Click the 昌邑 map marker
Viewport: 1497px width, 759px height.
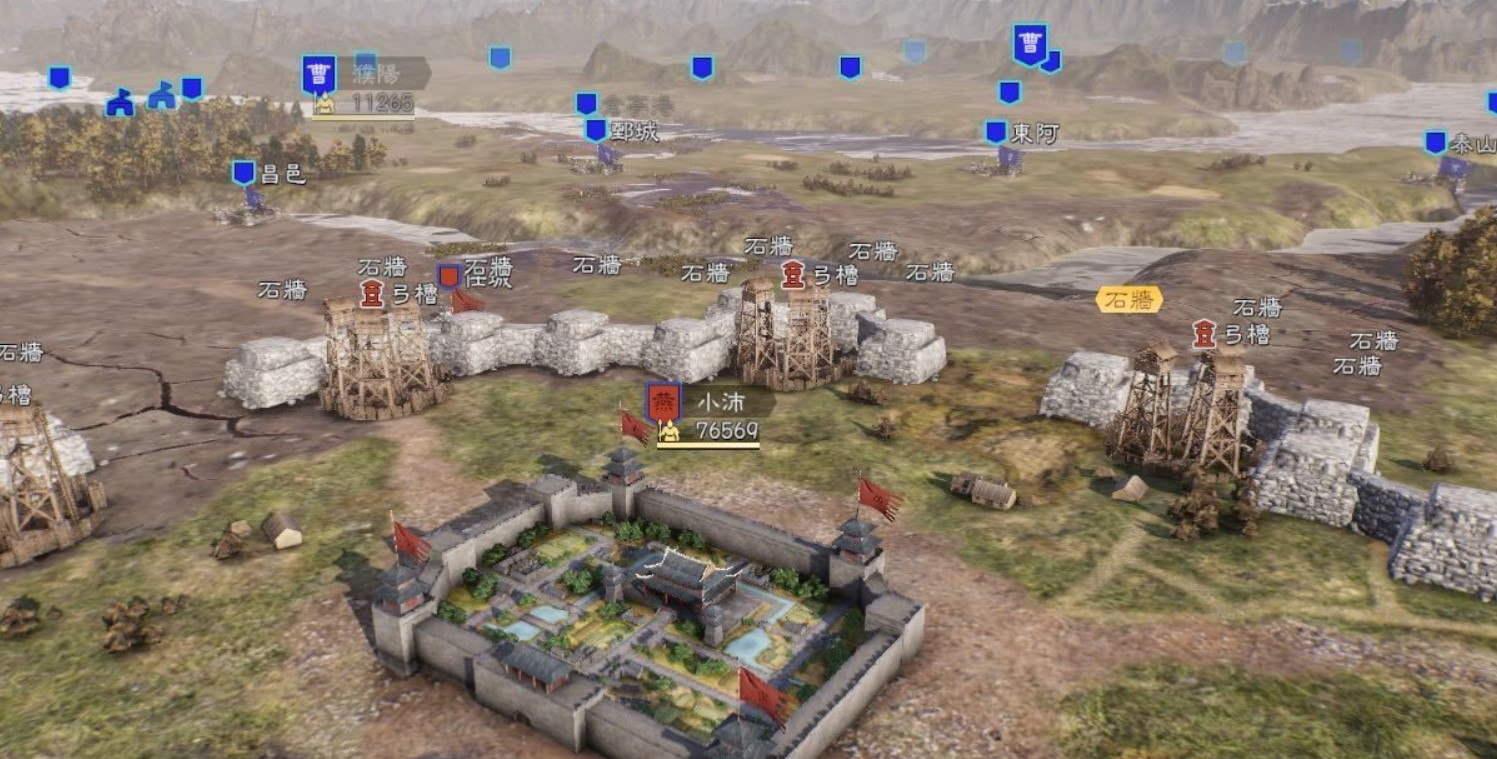point(244,173)
